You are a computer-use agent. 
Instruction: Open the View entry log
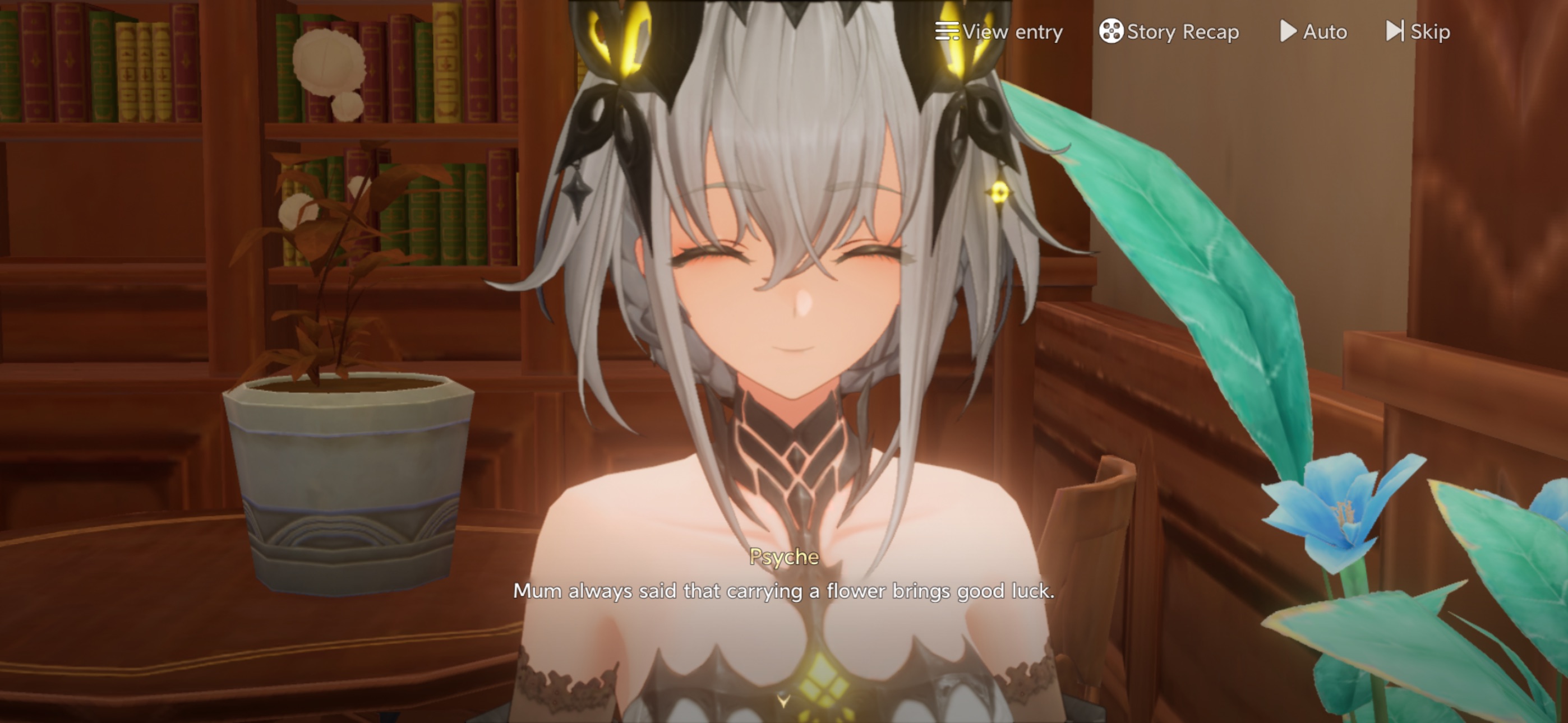click(x=999, y=31)
